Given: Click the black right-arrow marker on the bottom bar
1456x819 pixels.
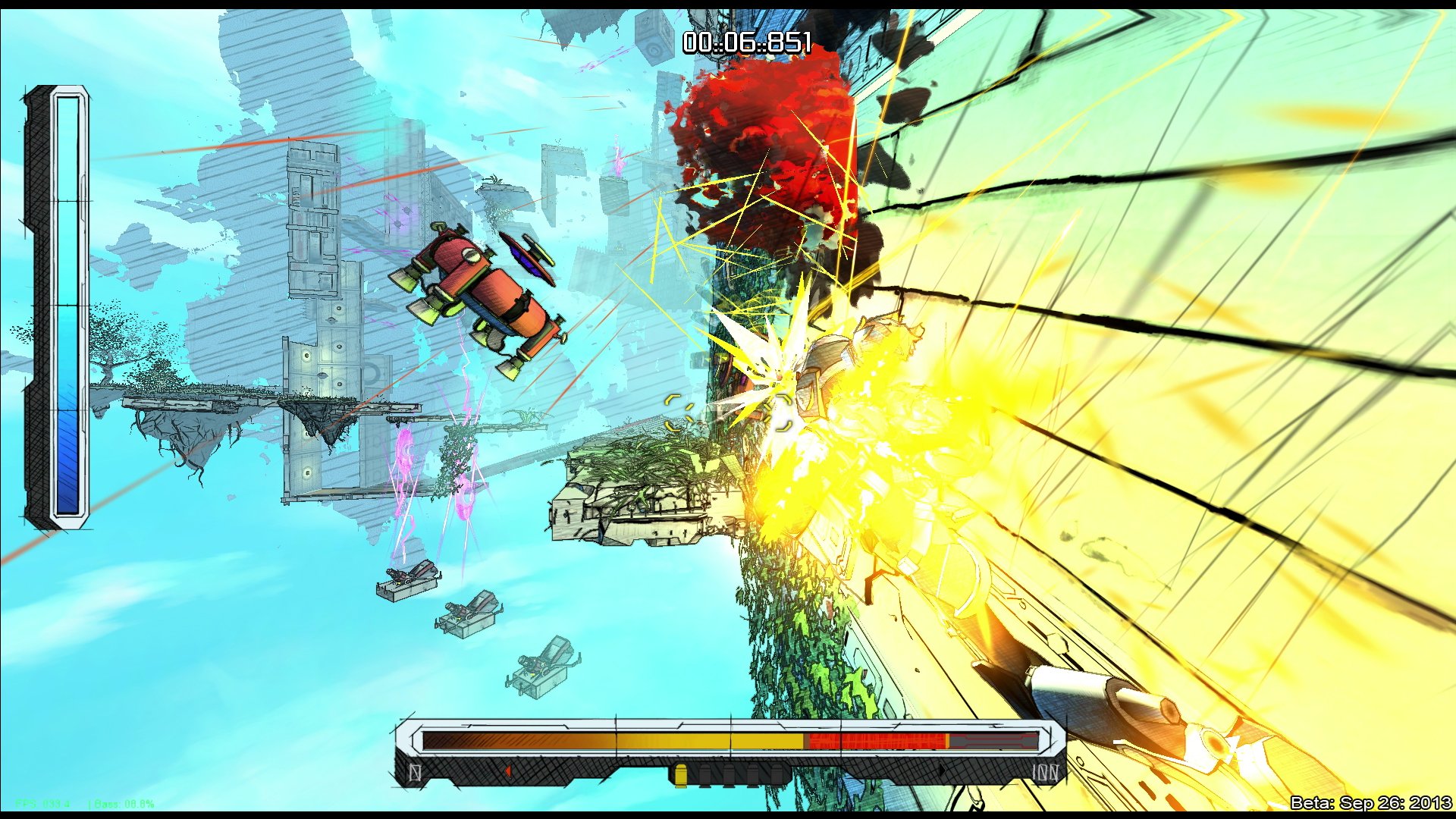Looking at the screenshot, I should pos(942,770).
